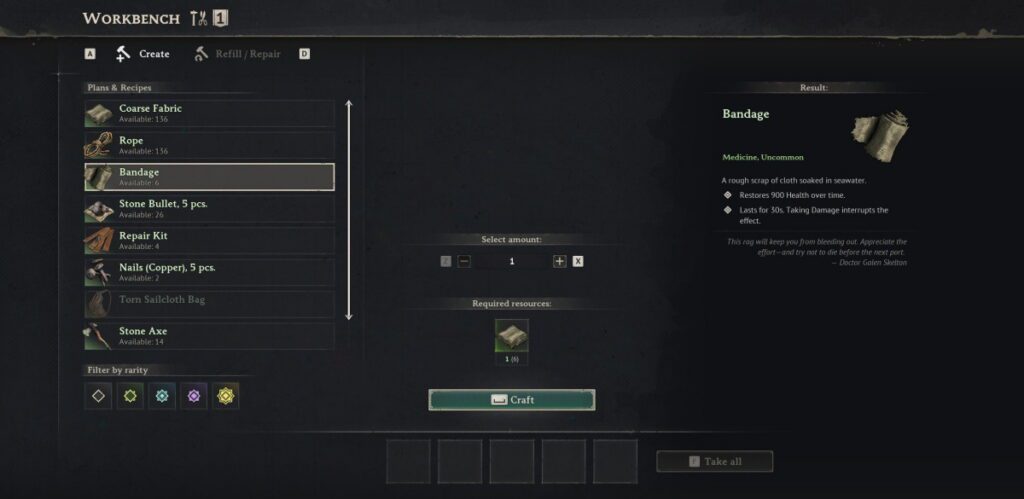Viewport: 1024px width, 499px height.
Task: Select the Repair Kit recipe
Action: click(209, 241)
